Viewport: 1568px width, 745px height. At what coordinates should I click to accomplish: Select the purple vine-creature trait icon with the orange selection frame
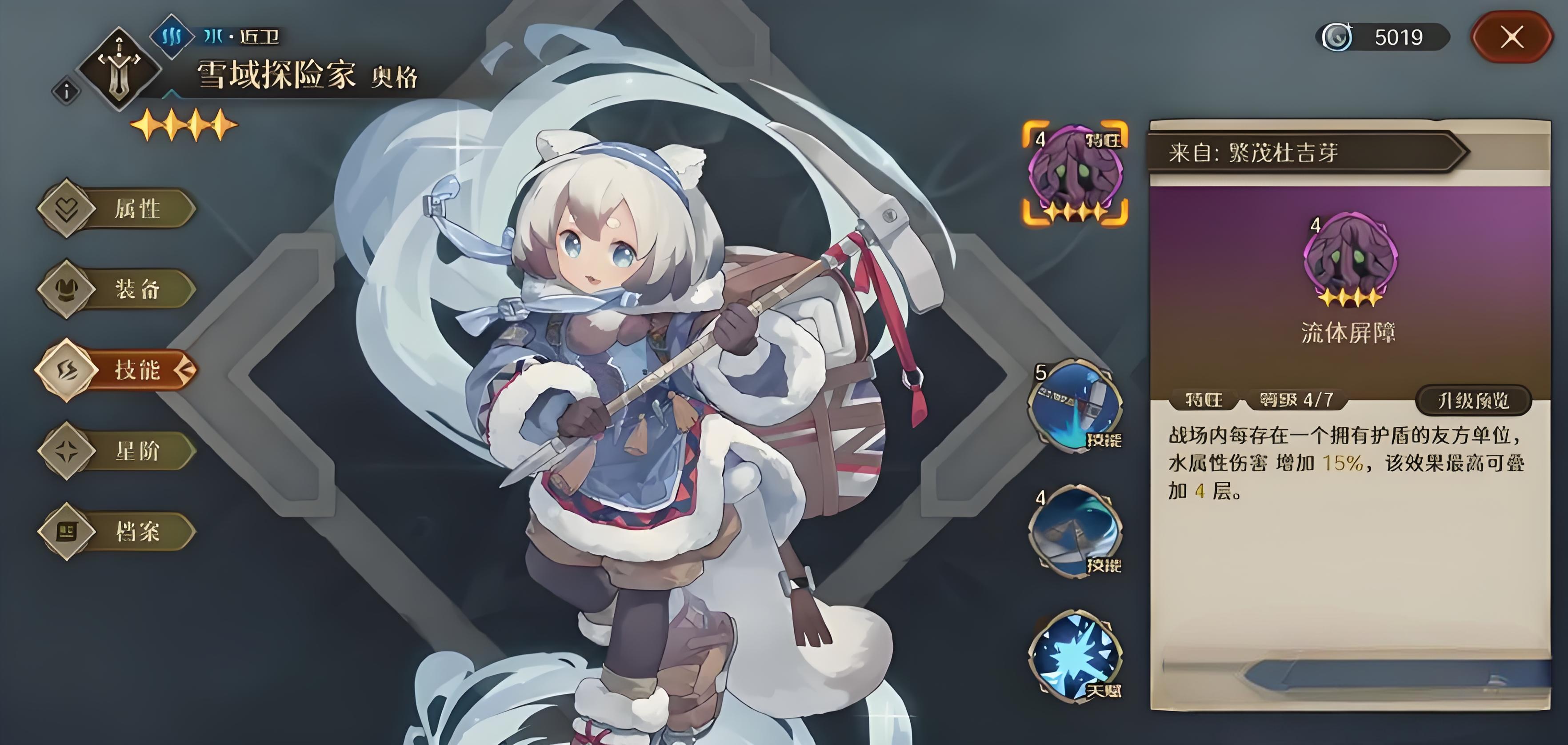coord(1075,173)
